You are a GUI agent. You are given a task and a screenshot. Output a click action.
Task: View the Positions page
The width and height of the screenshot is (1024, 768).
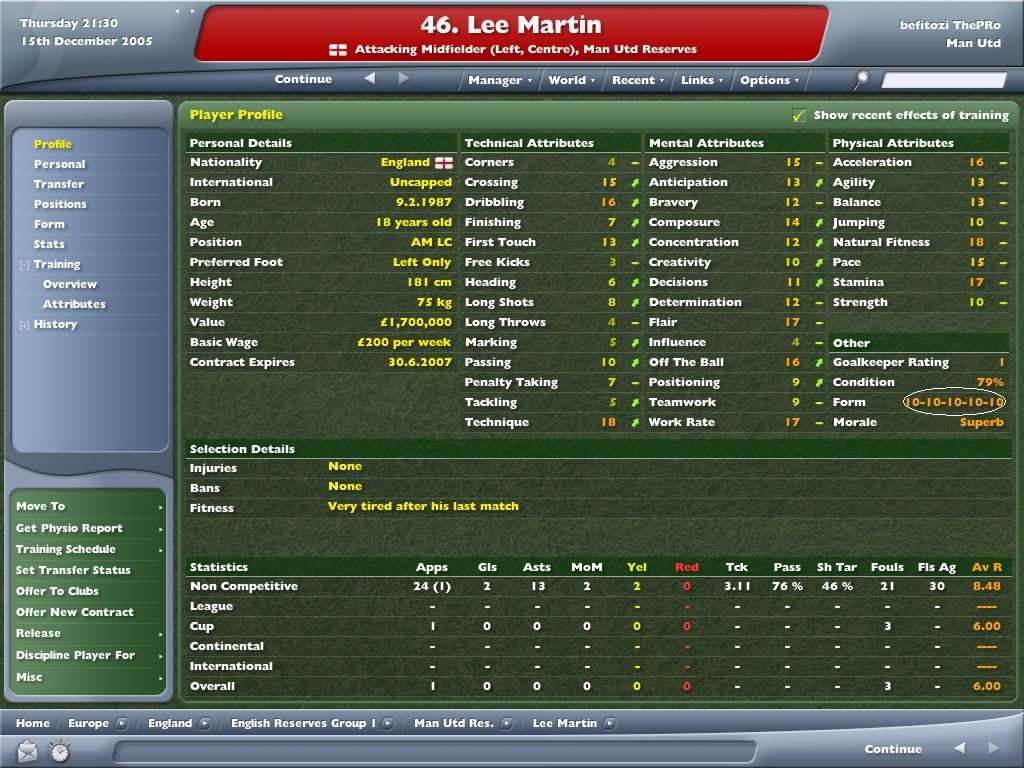tap(60, 204)
